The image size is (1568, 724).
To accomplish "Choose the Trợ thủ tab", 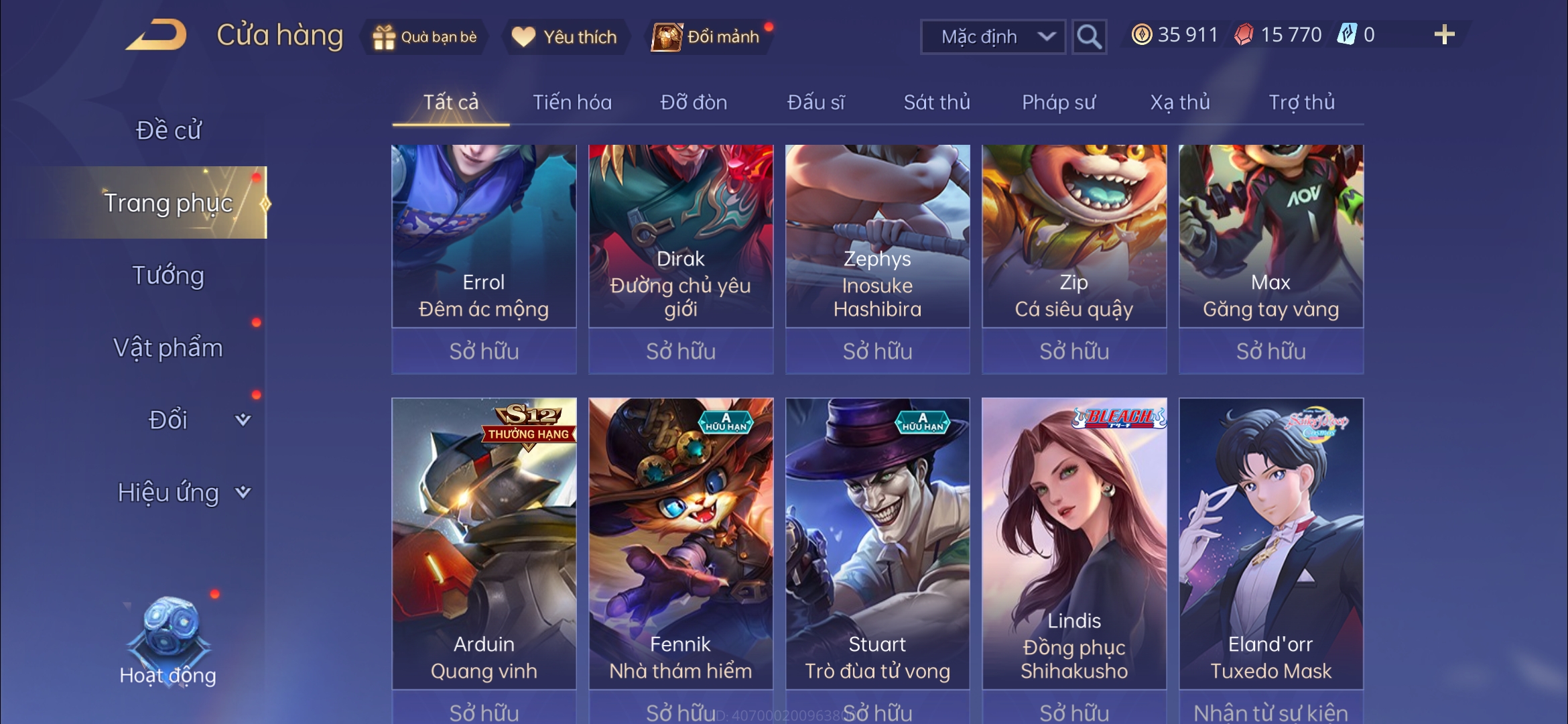I will click(x=1301, y=103).
